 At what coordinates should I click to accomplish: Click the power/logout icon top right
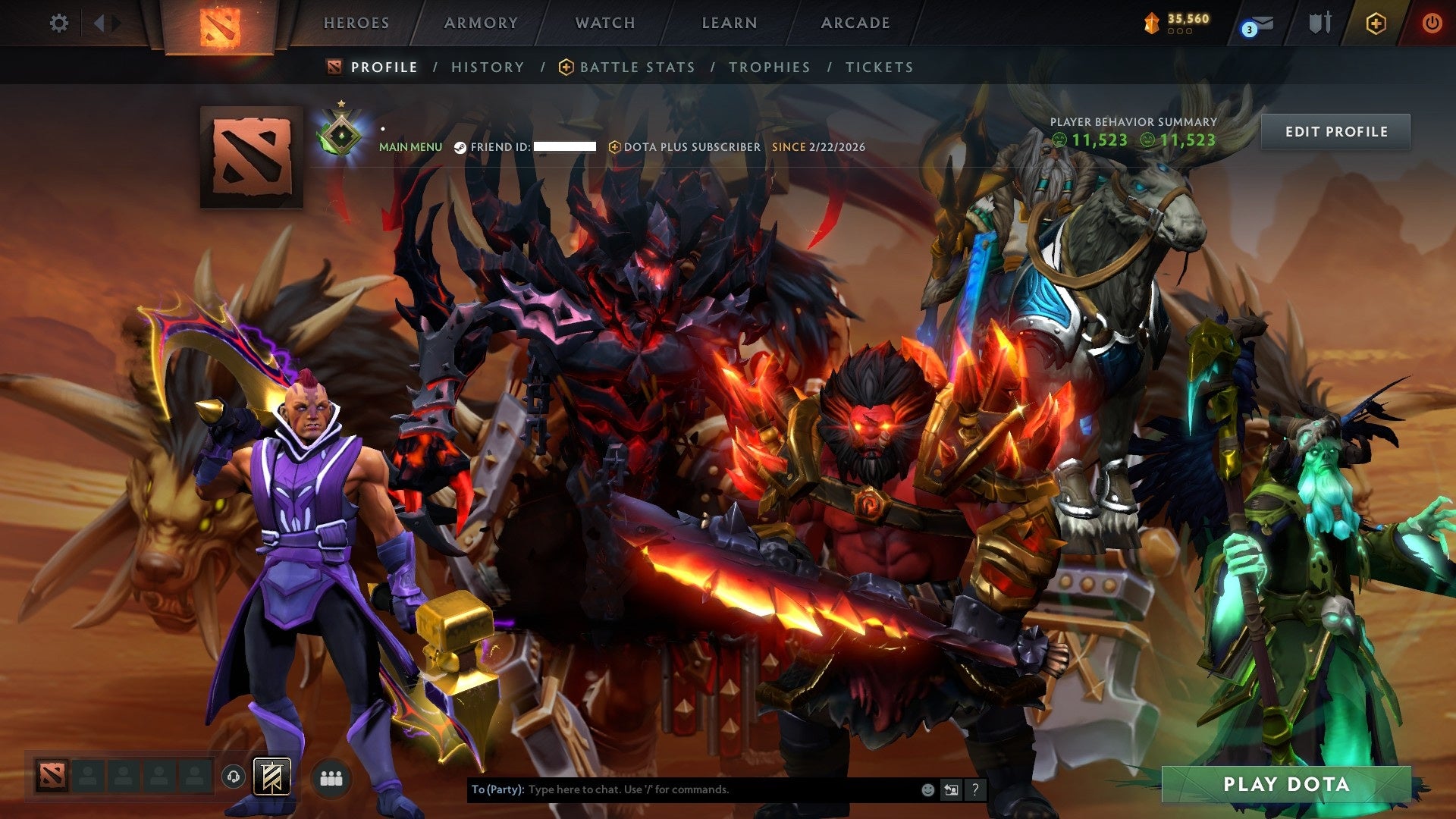pos(1432,23)
